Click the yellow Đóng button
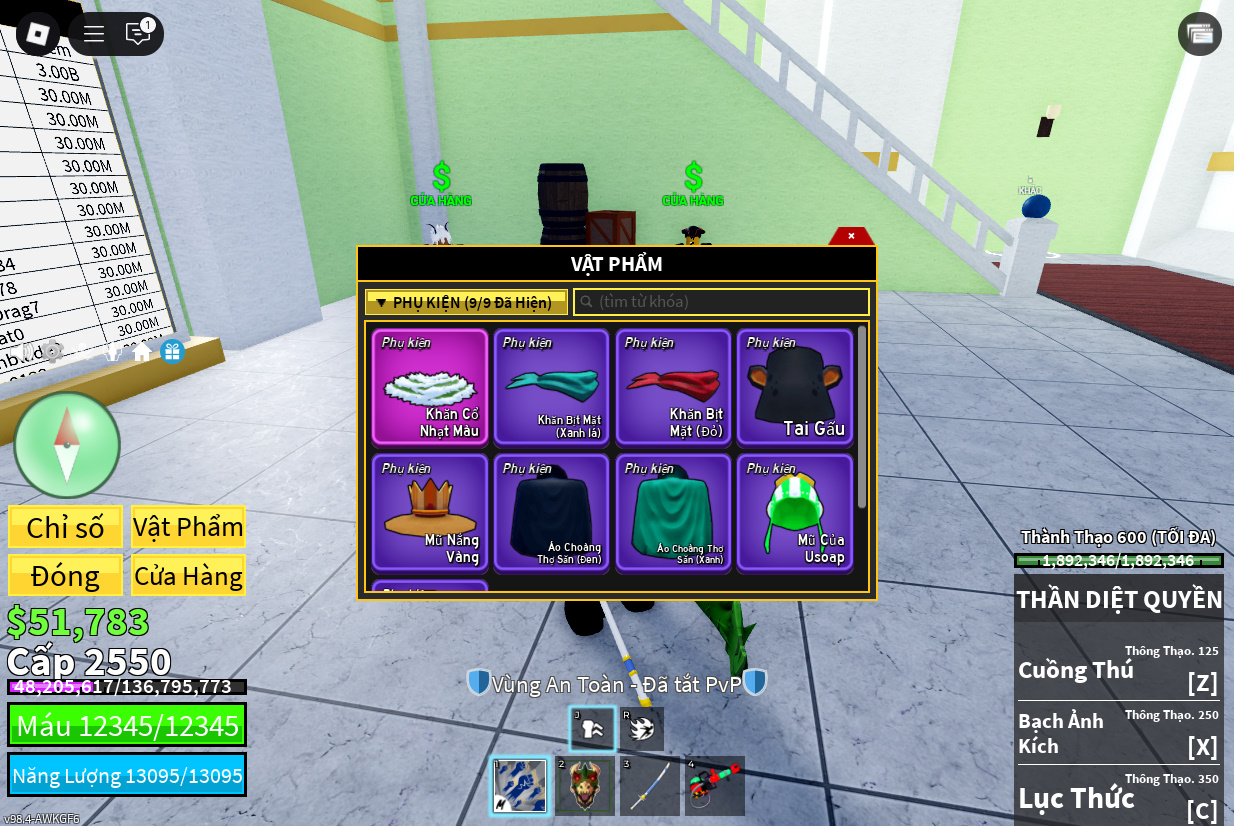 click(x=65, y=576)
